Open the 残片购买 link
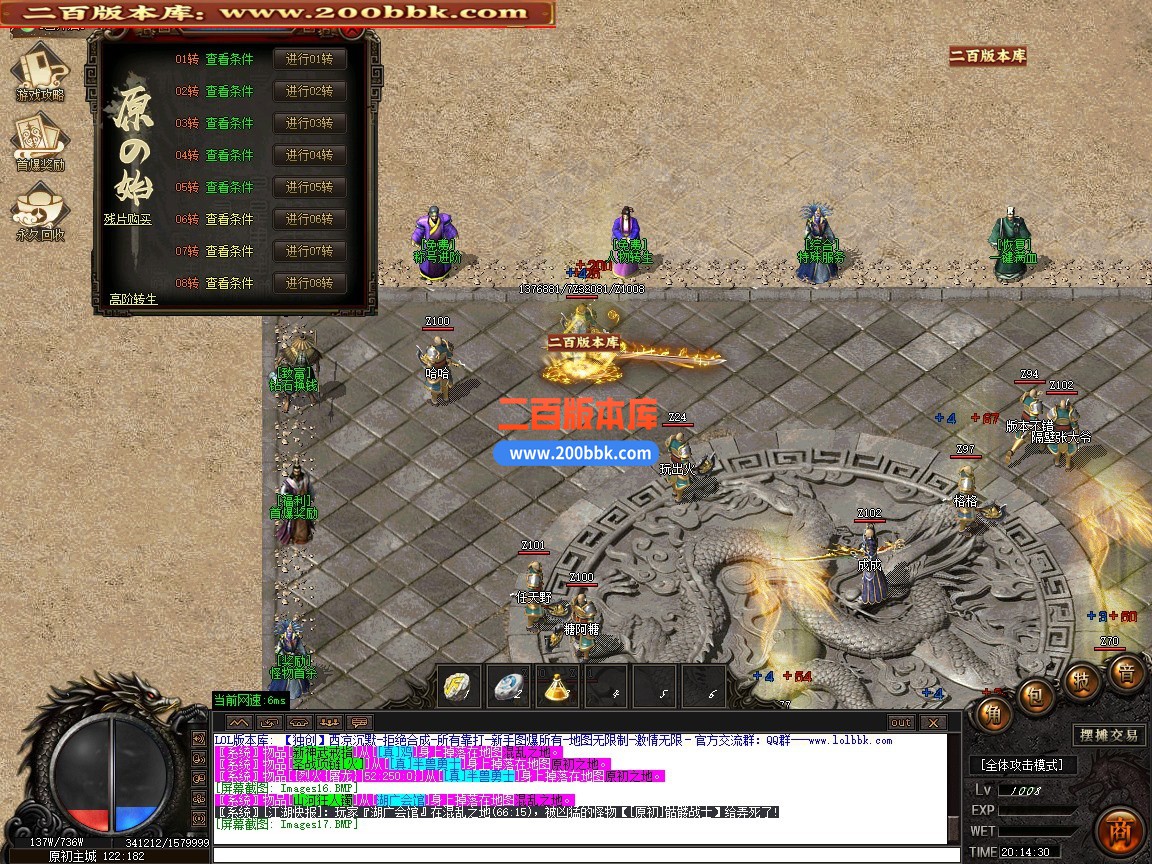This screenshot has width=1152, height=864. pos(128,219)
